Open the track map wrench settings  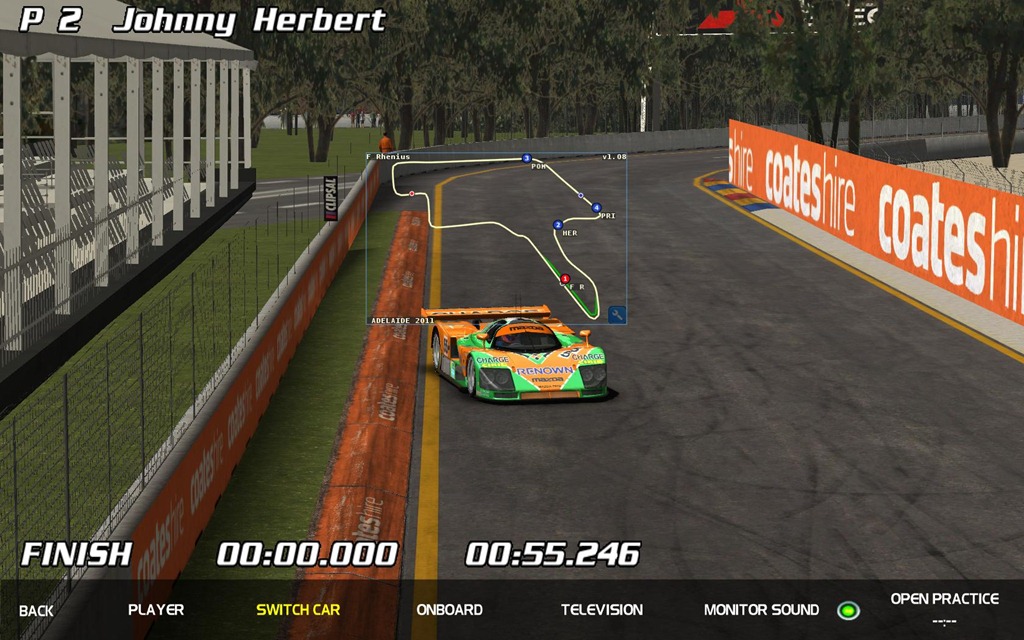(617, 315)
